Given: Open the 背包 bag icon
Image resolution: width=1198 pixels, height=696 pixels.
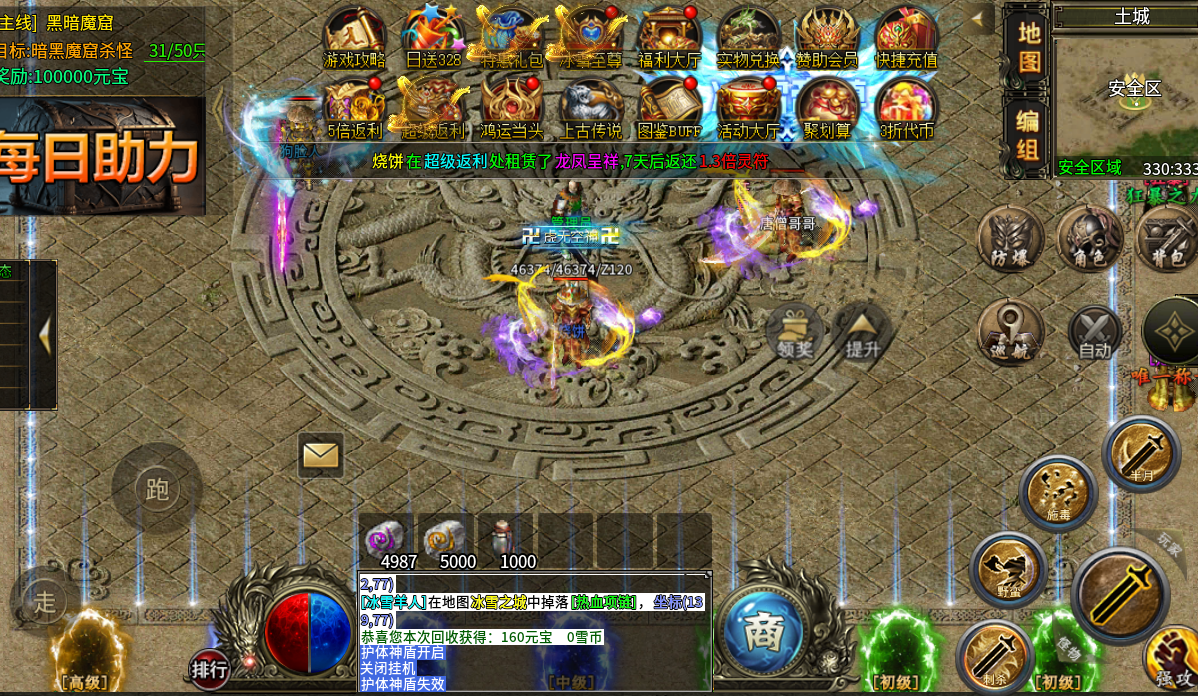Looking at the screenshot, I should [1166, 238].
